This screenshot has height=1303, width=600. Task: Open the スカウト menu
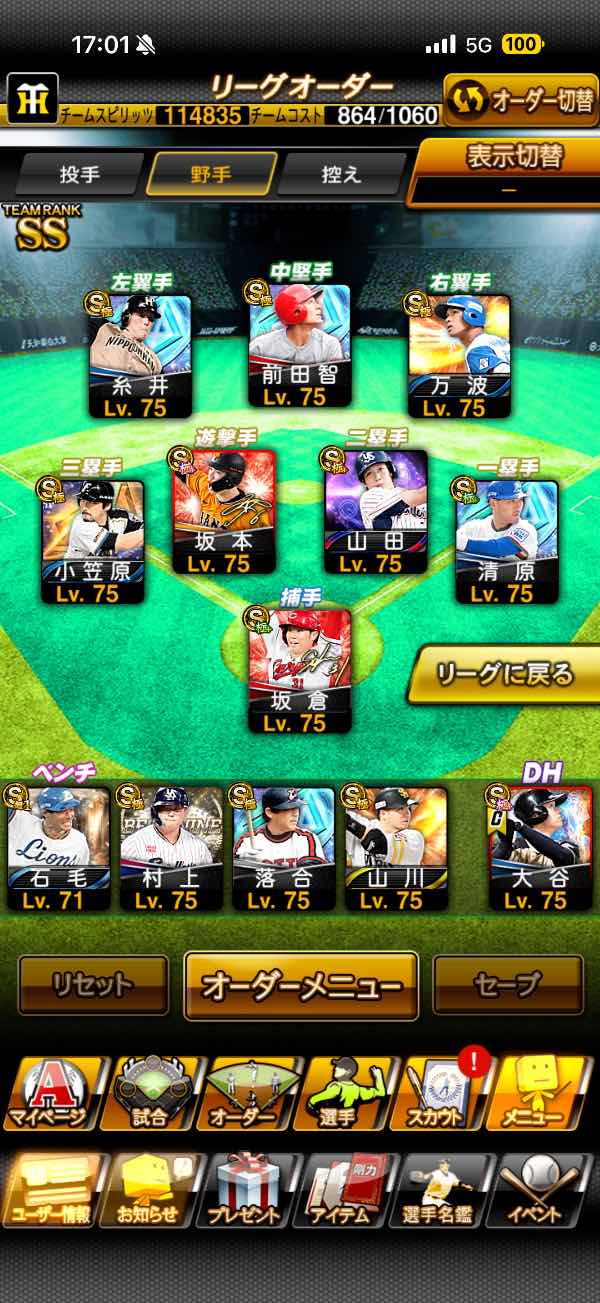pyautogui.click(x=445, y=1094)
